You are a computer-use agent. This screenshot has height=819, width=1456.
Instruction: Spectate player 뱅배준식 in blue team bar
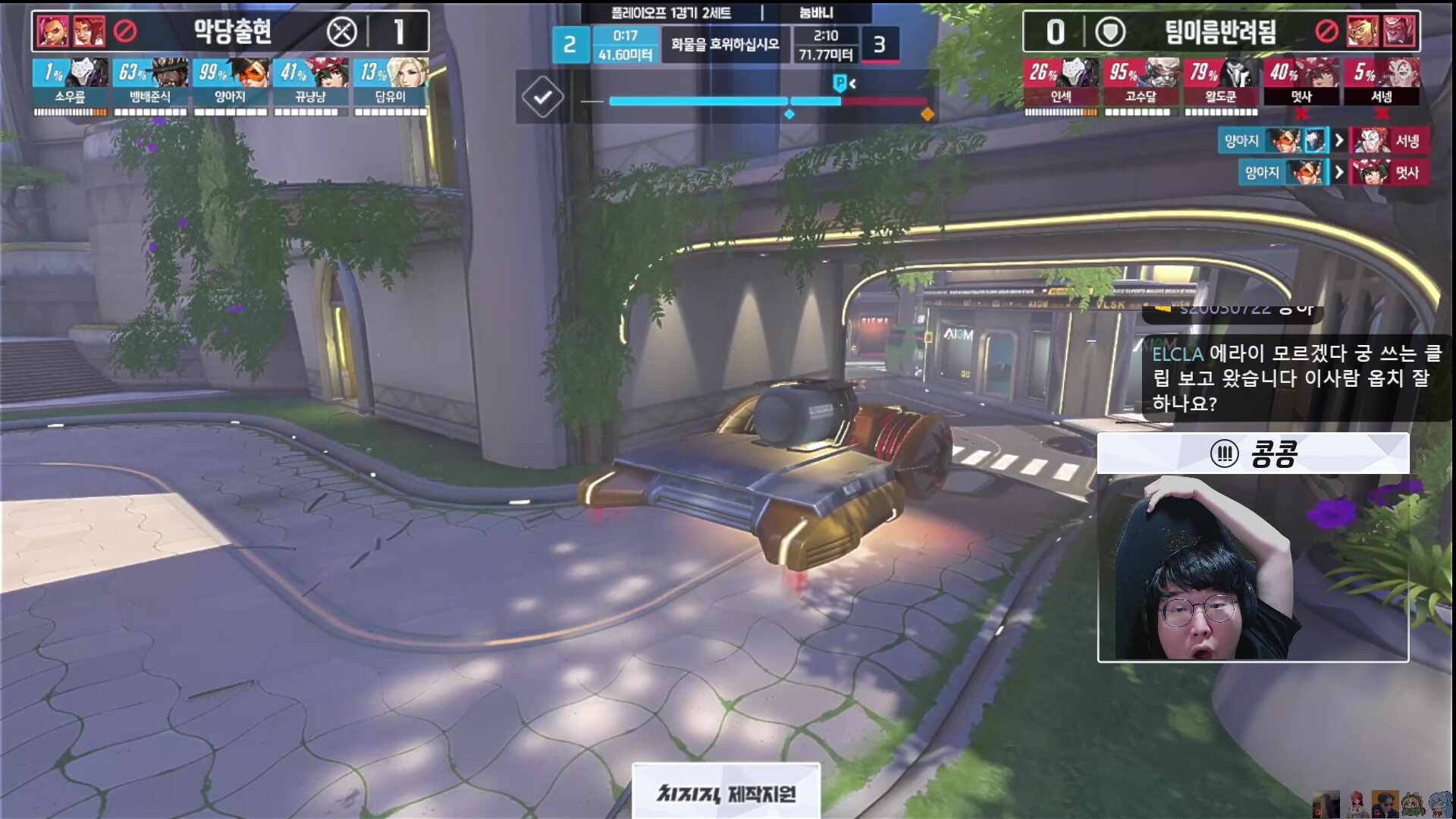[150, 83]
